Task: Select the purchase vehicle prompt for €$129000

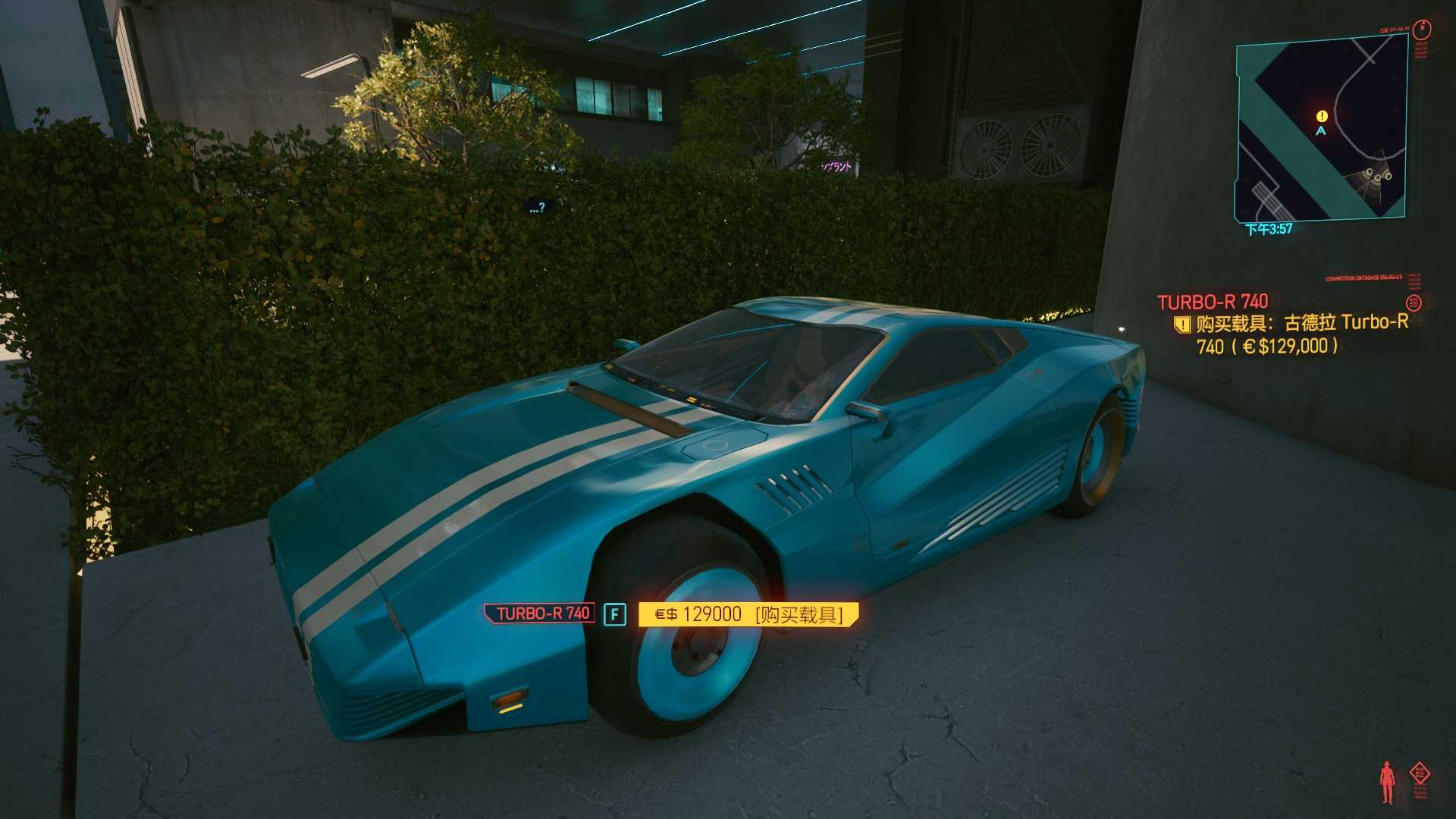Action: click(748, 614)
